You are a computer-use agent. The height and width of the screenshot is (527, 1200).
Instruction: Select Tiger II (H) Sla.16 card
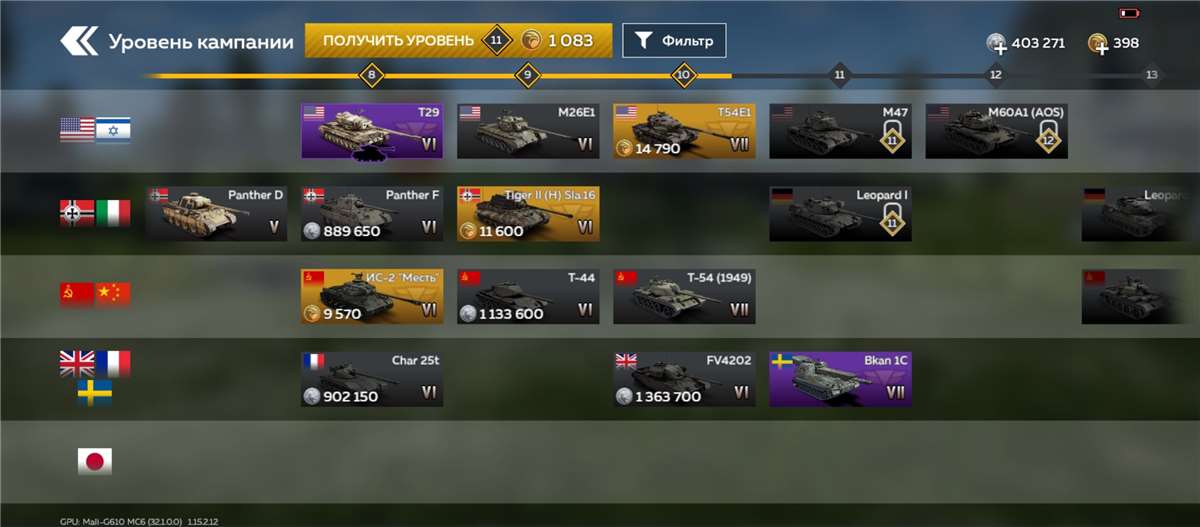[528, 213]
